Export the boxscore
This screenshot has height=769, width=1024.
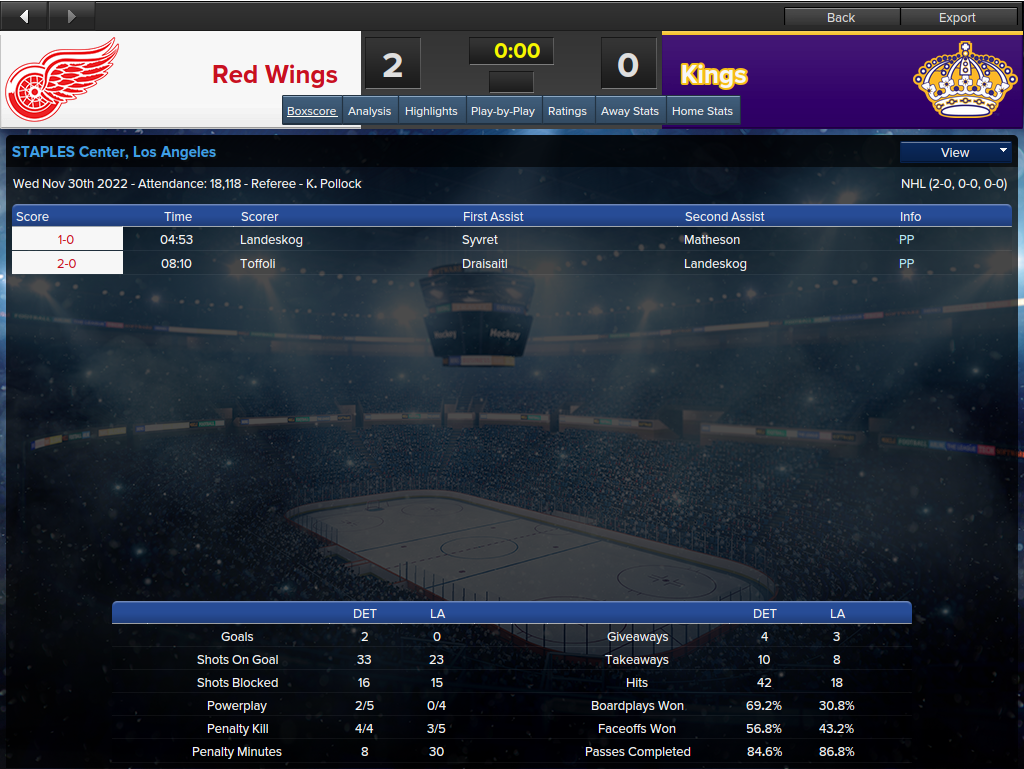(x=957, y=17)
